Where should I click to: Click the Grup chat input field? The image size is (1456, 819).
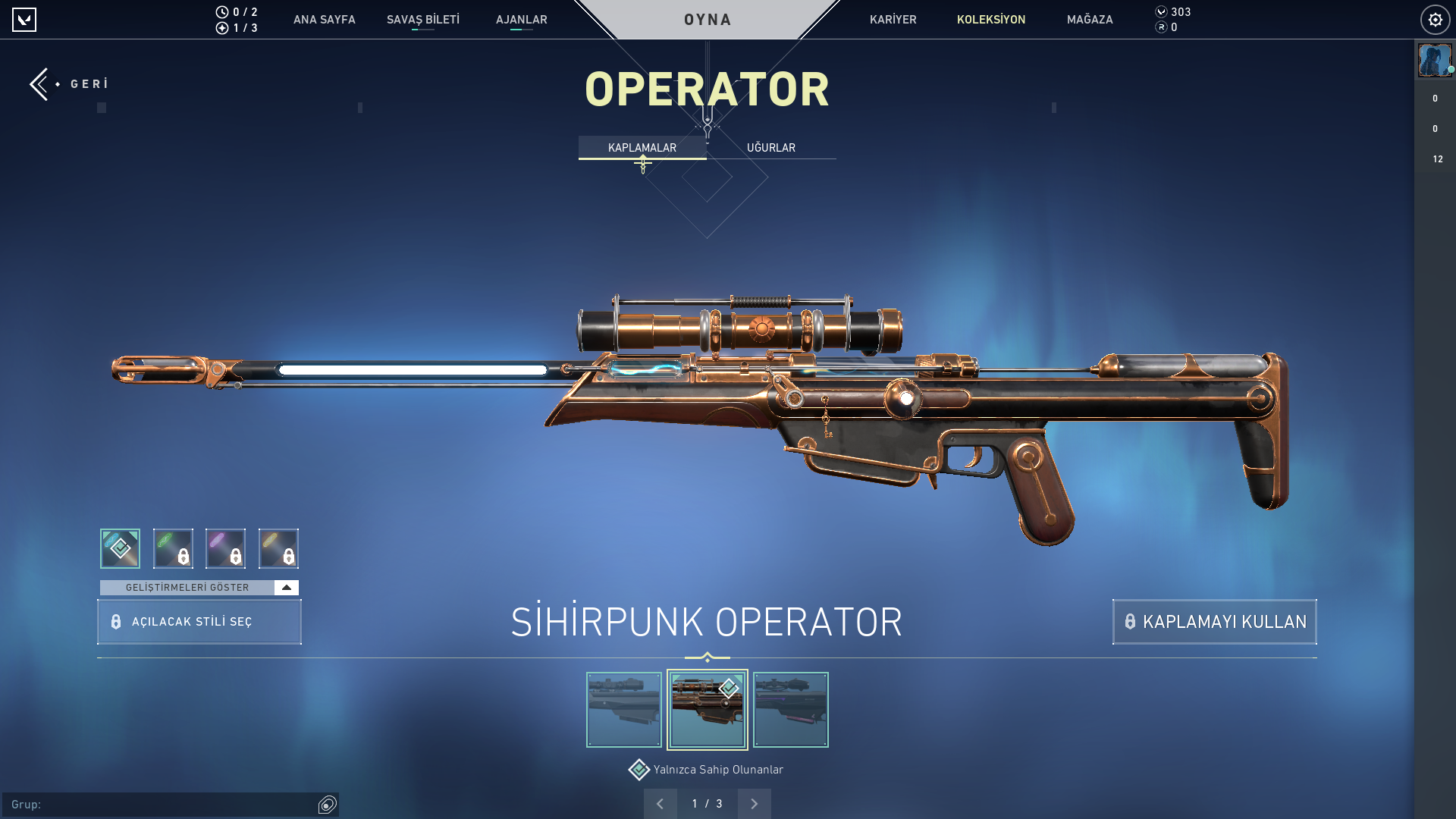pyautogui.click(x=163, y=805)
